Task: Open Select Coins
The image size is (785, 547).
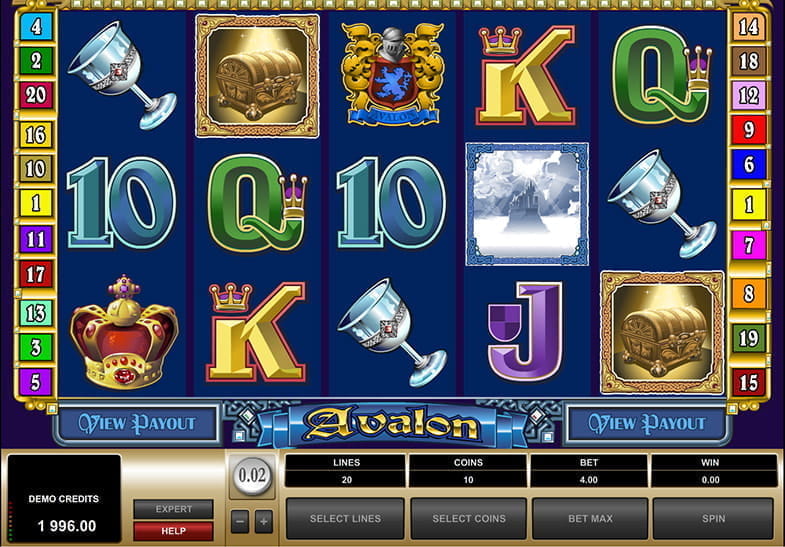Action: tap(468, 518)
